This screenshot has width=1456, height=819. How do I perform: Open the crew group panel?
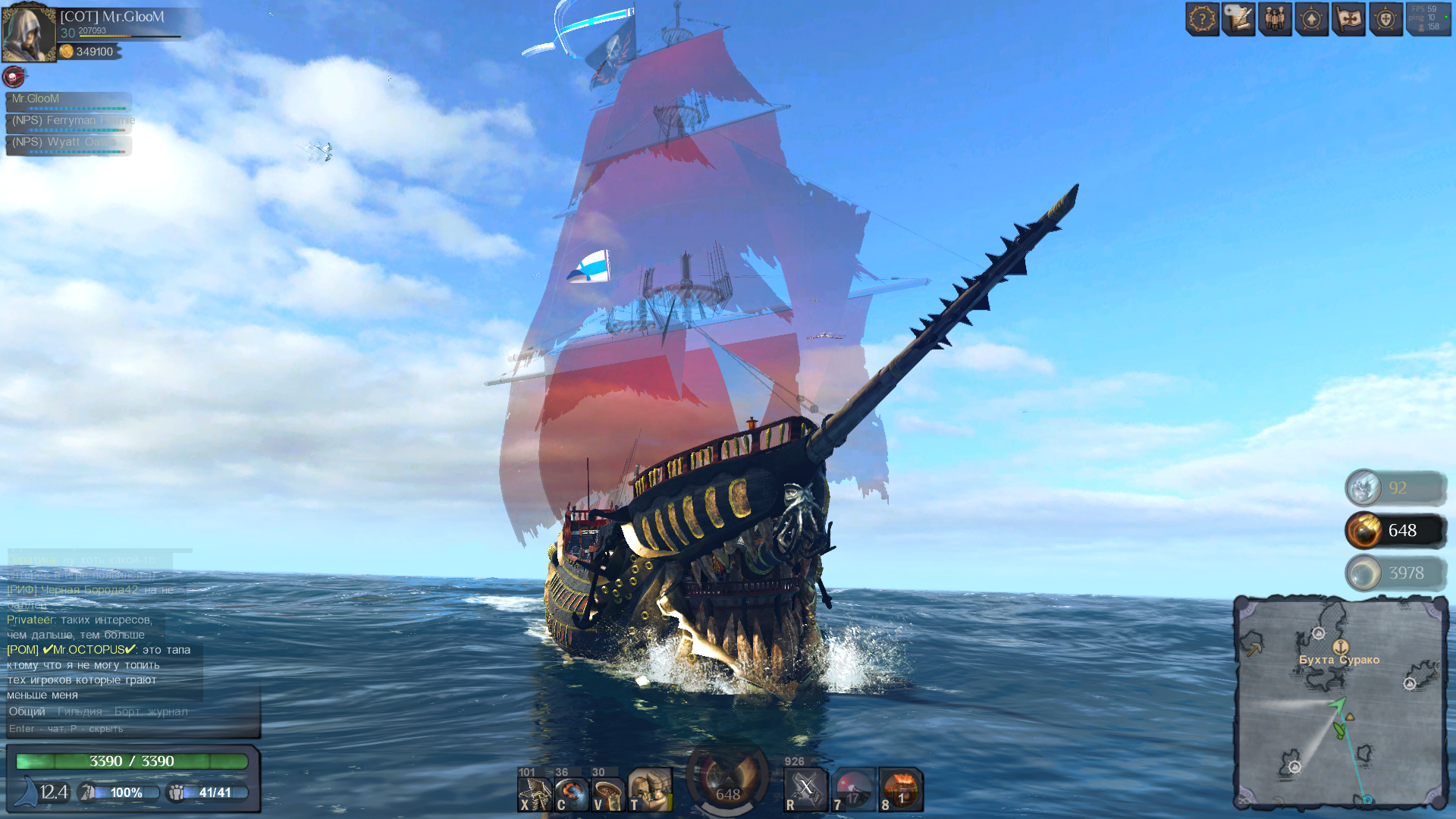(1276, 19)
